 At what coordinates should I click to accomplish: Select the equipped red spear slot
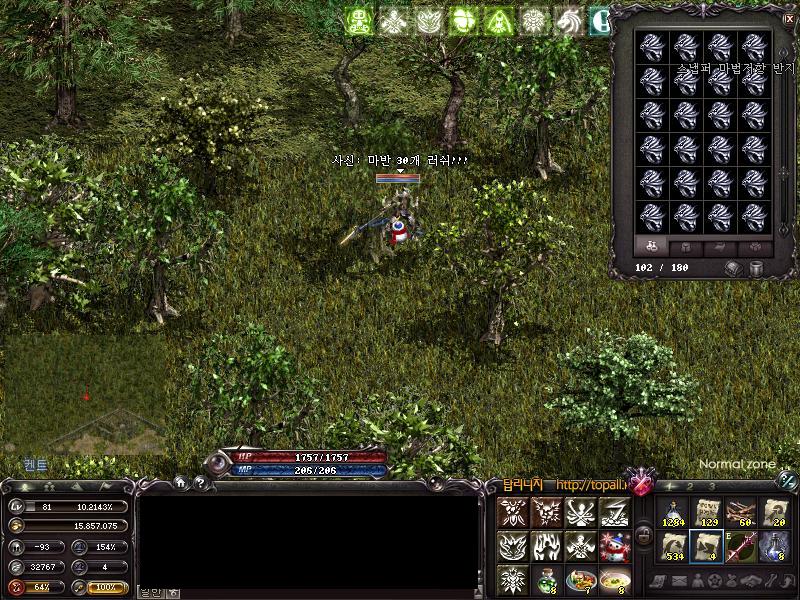[x=740, y=546]
